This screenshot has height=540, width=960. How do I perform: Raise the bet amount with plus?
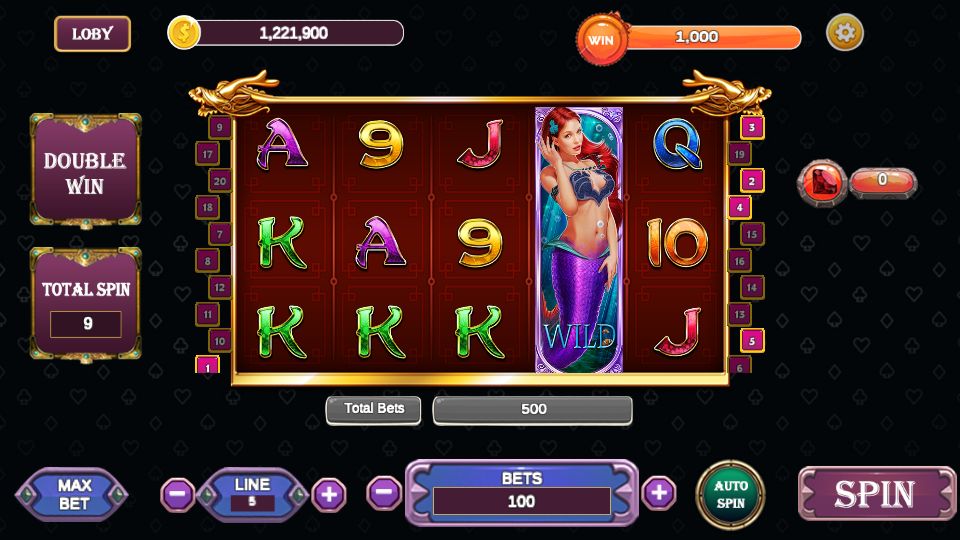pos(658,492)
